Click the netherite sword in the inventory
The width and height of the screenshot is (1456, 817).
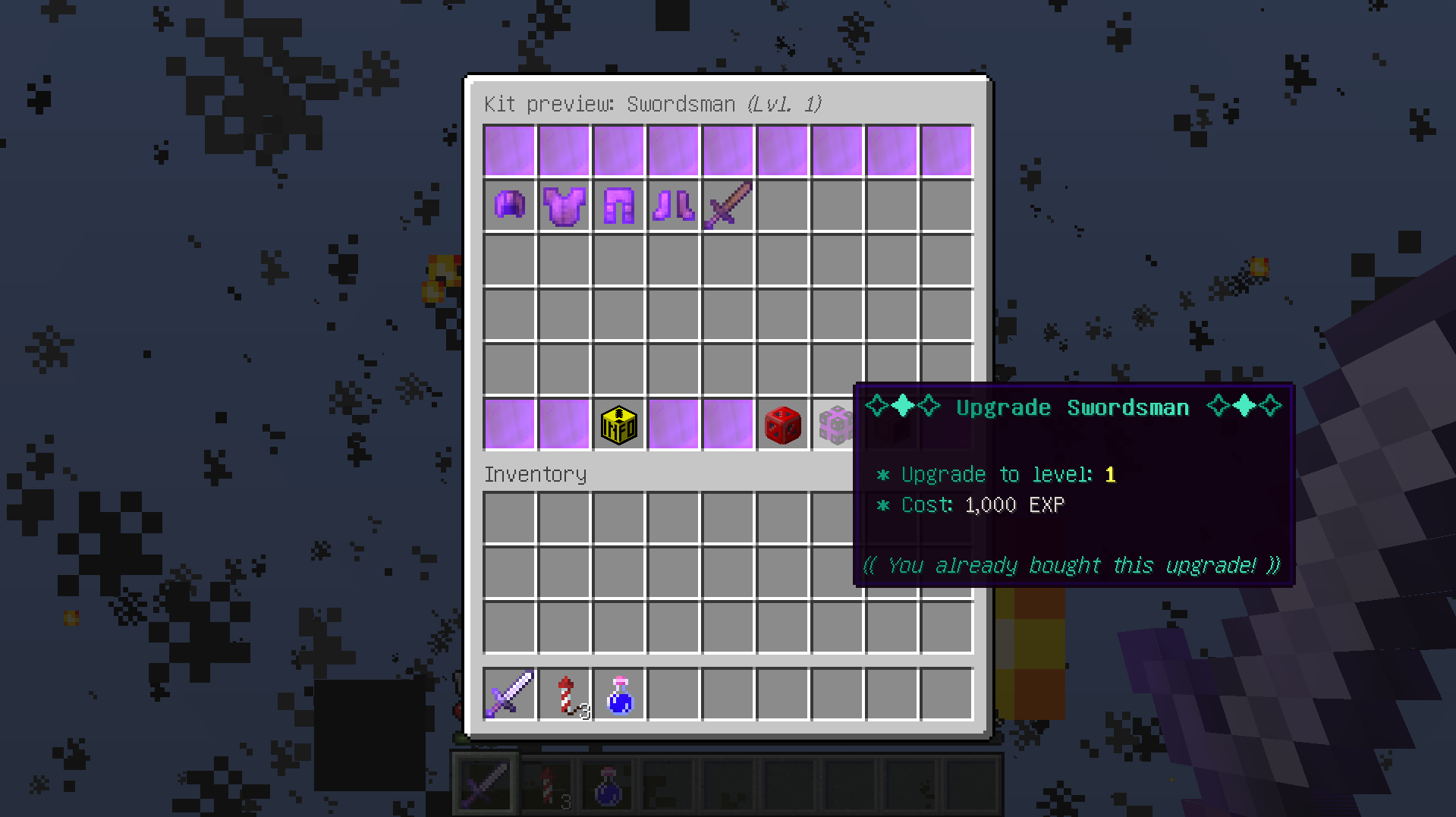click(509, 693)
